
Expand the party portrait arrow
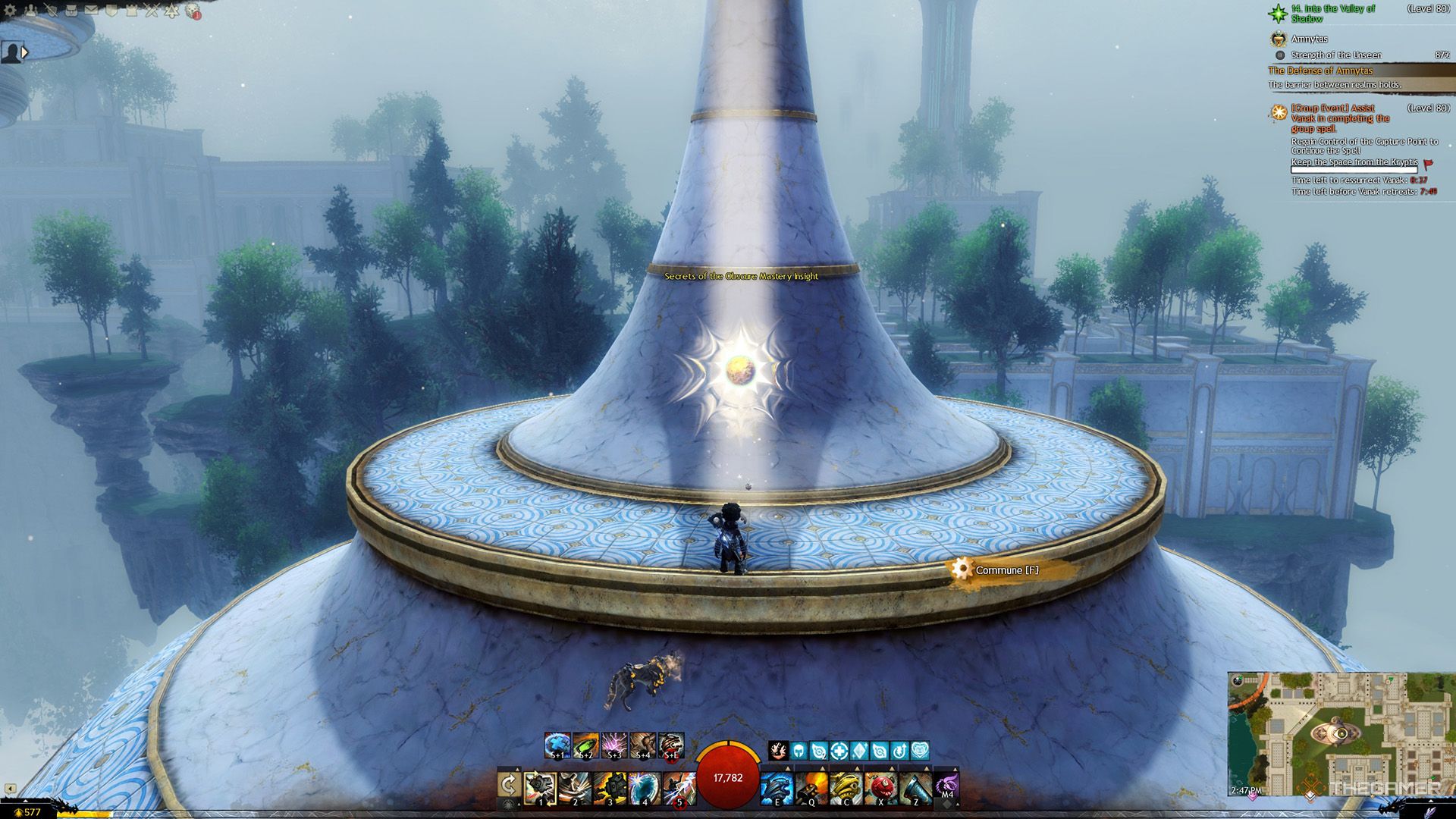coord(25,52)
